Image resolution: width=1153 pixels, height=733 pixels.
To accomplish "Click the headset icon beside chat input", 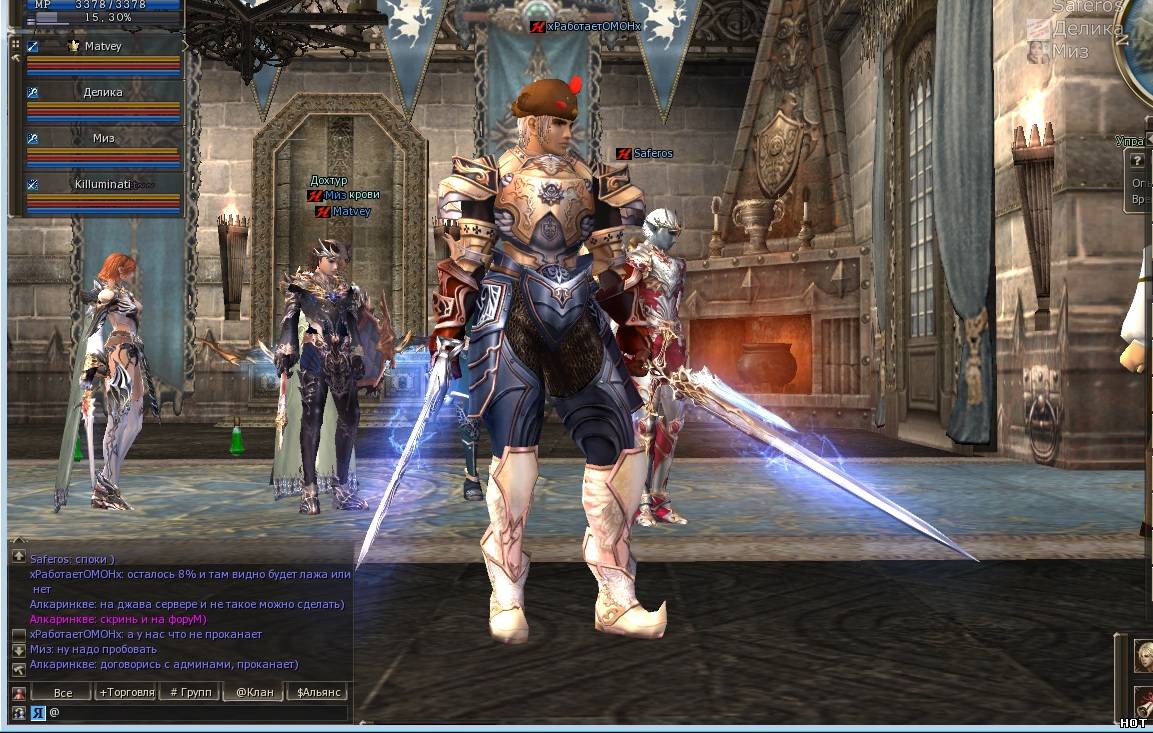I will click(x=18, y=712).
